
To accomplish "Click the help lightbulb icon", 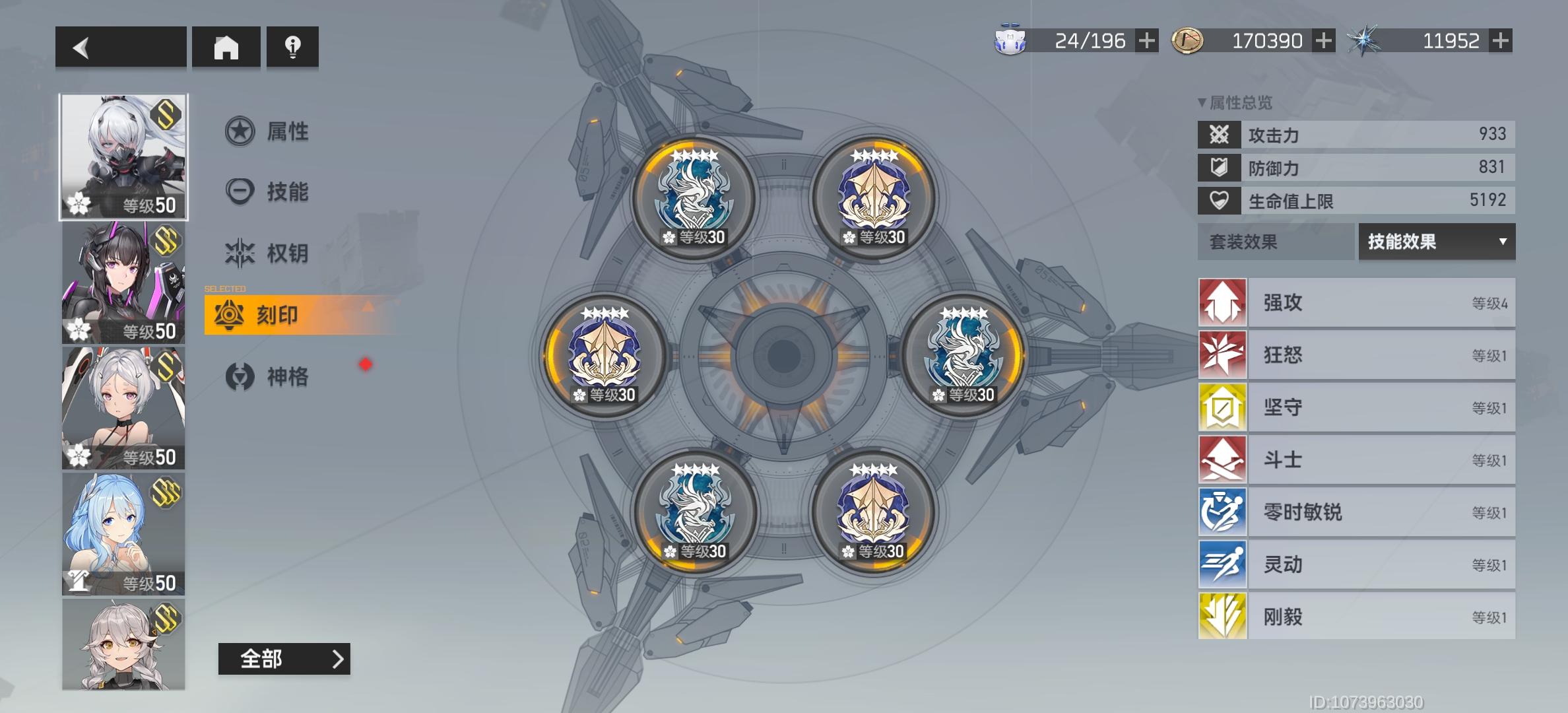I will pyautogui.click(x=292, y=46).
